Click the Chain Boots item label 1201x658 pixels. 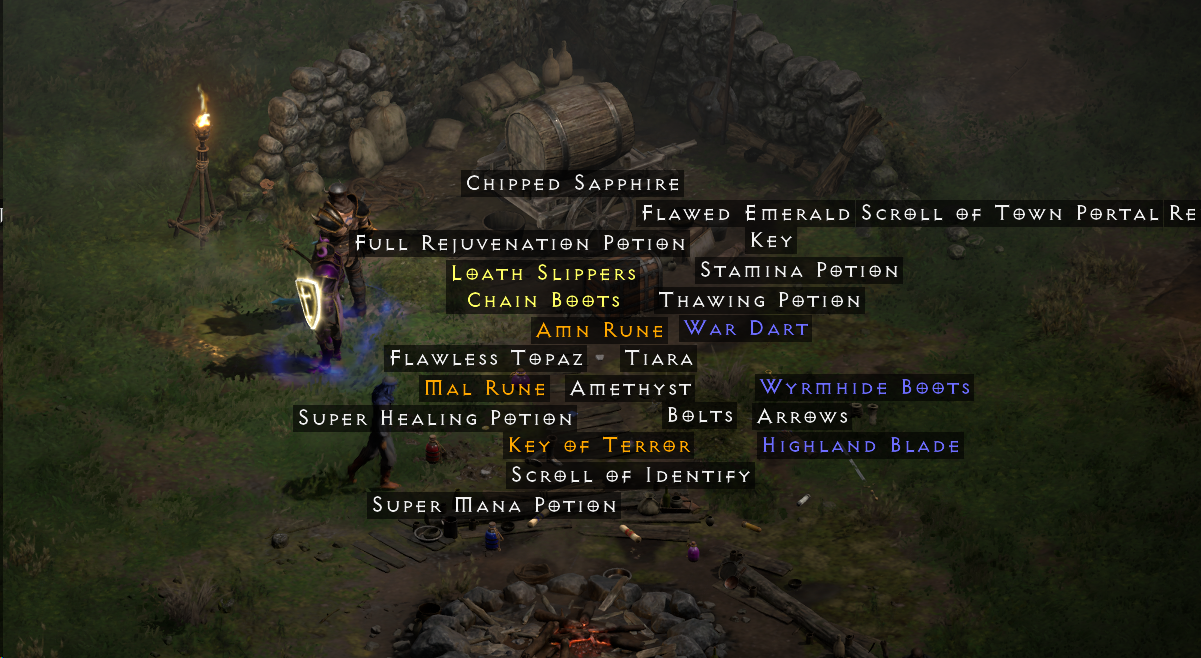pos(544,301)
